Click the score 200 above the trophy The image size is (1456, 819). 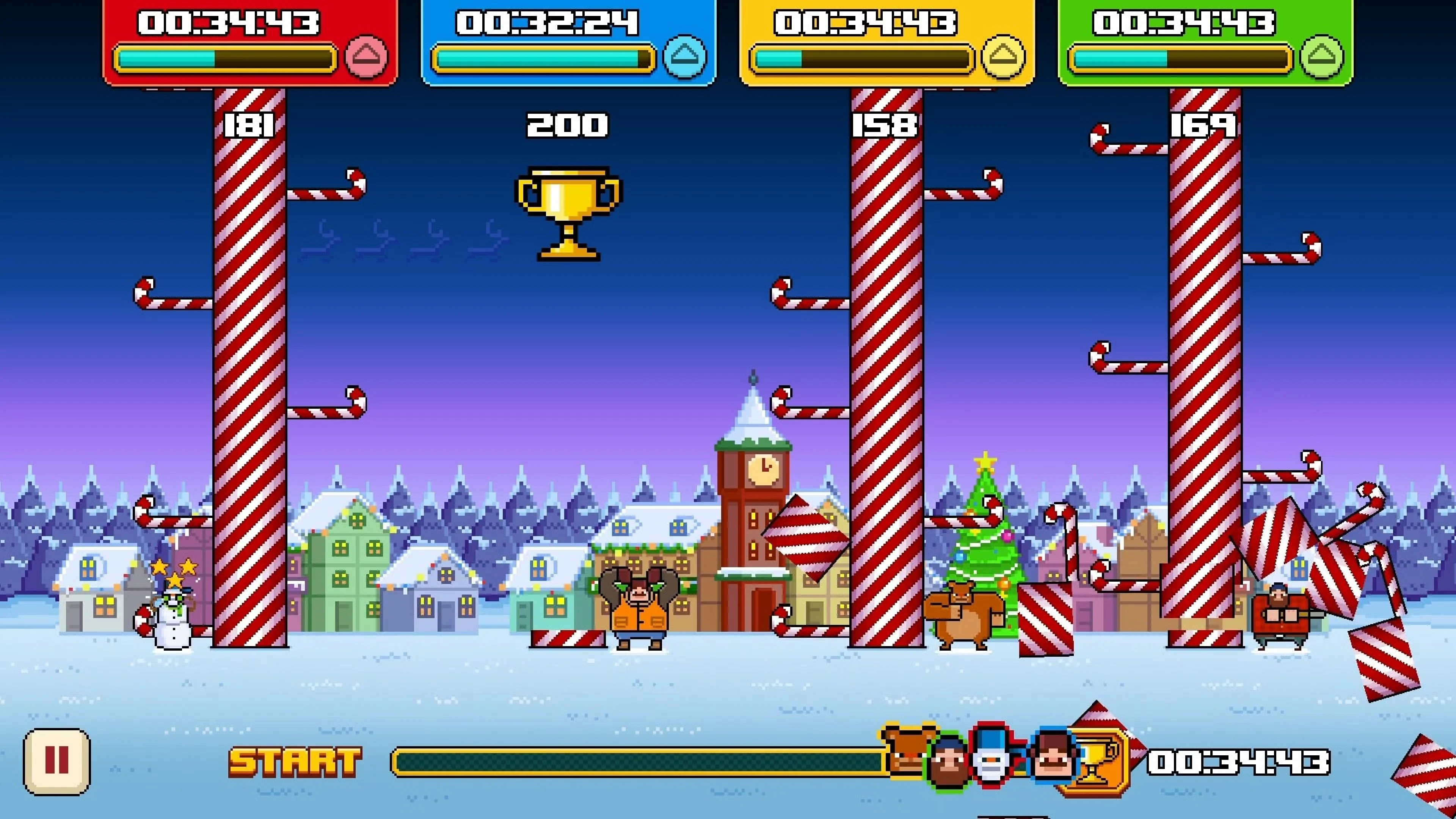tap(568, 125)
